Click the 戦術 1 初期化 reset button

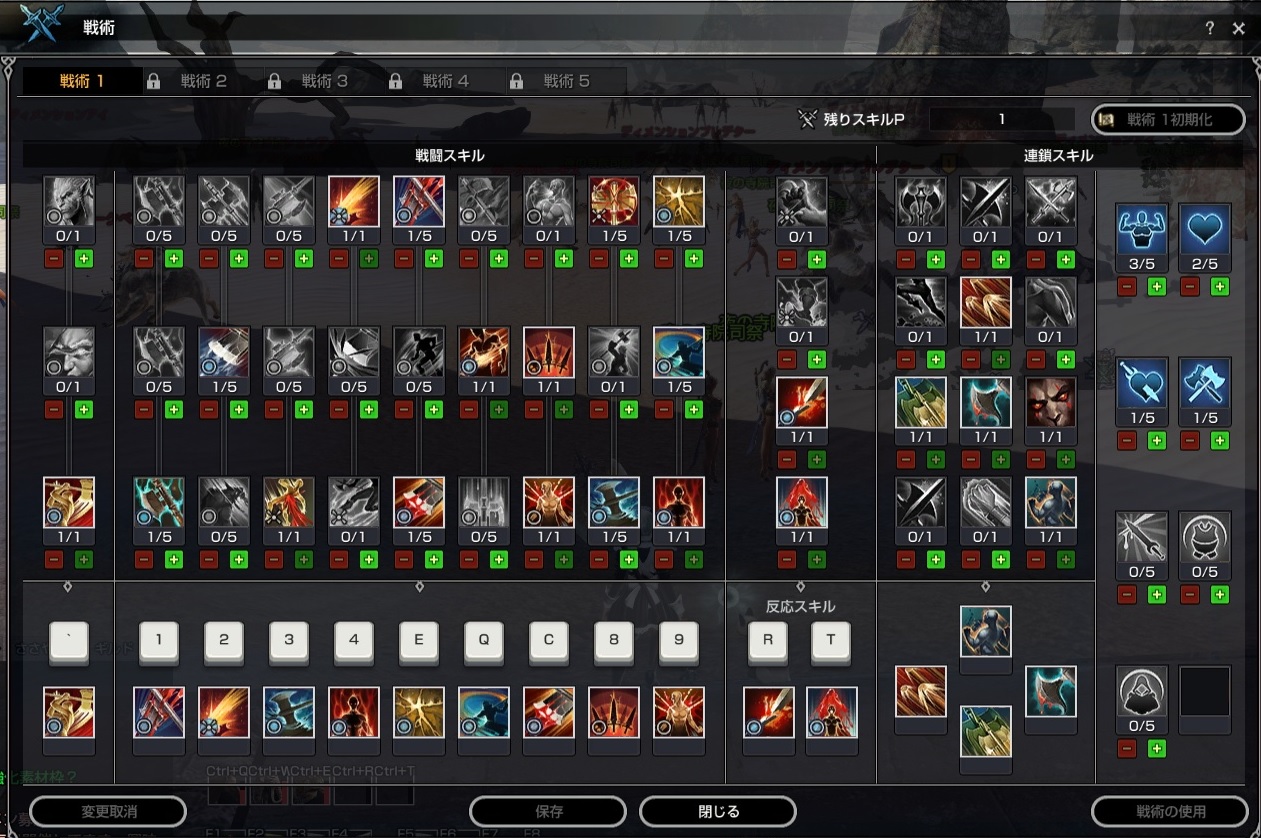[x=1168, y=119]
